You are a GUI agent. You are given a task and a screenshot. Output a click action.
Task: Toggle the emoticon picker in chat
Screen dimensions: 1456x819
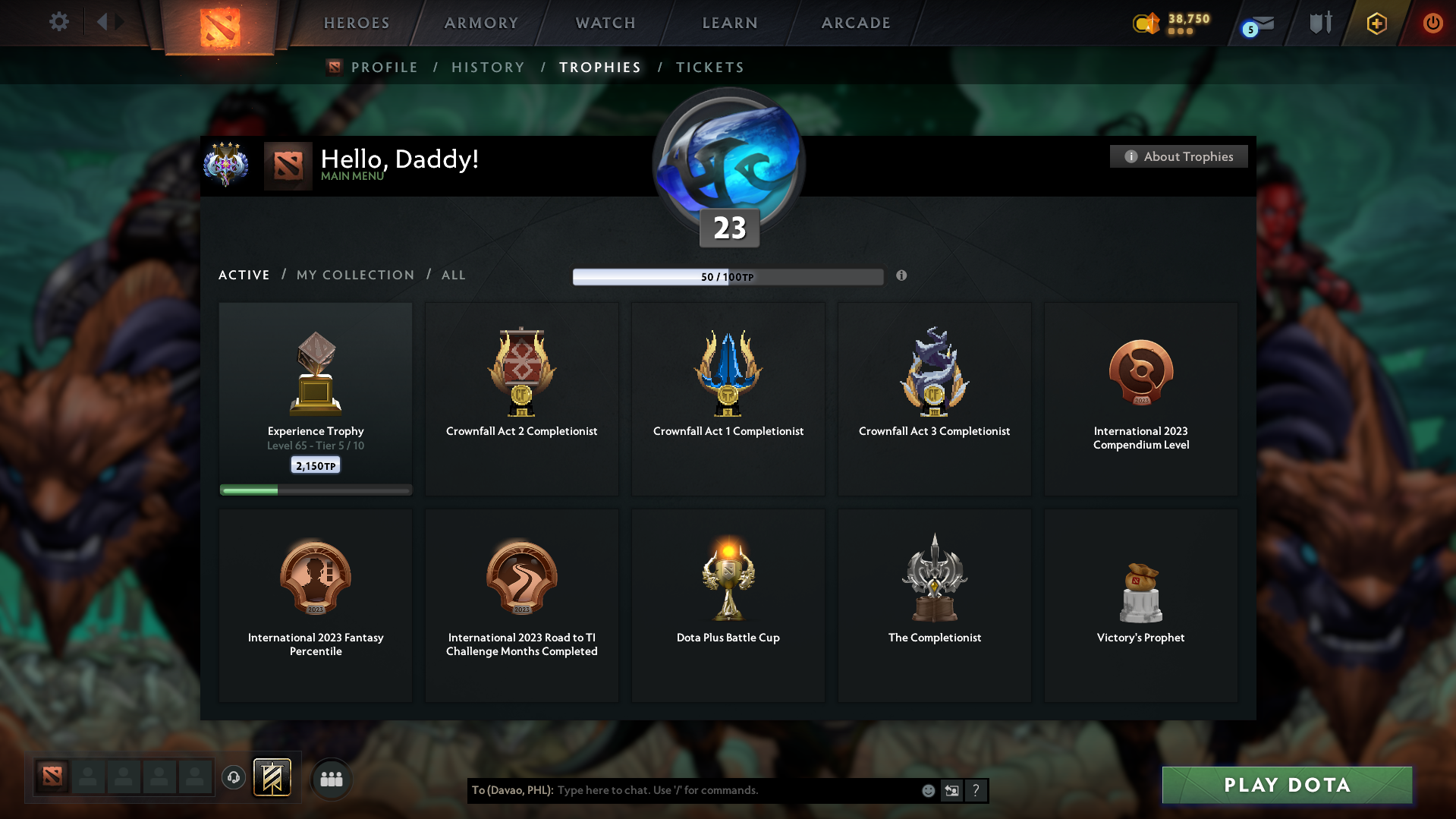click(x=928, y=790)
